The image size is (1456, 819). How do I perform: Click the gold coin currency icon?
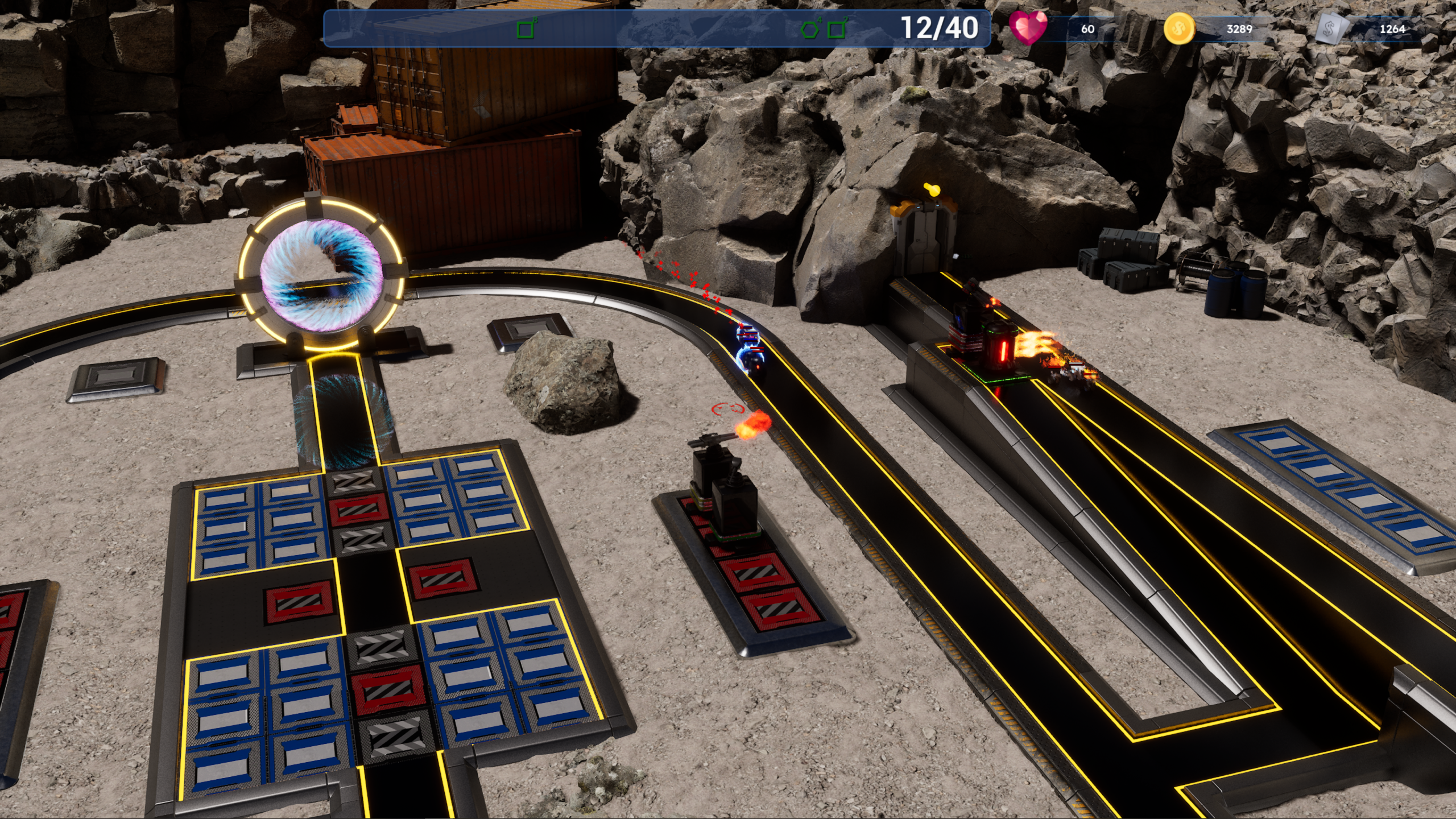pos(1179,28)
